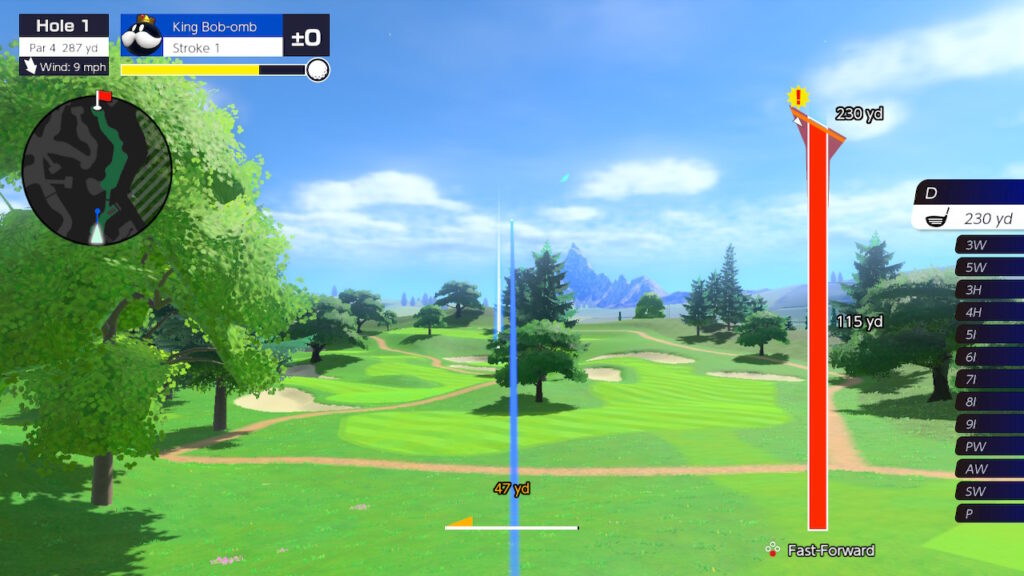1024x576 pixels.
Task: Switch to the 3H hybrid club
Action: pos(988,289)
